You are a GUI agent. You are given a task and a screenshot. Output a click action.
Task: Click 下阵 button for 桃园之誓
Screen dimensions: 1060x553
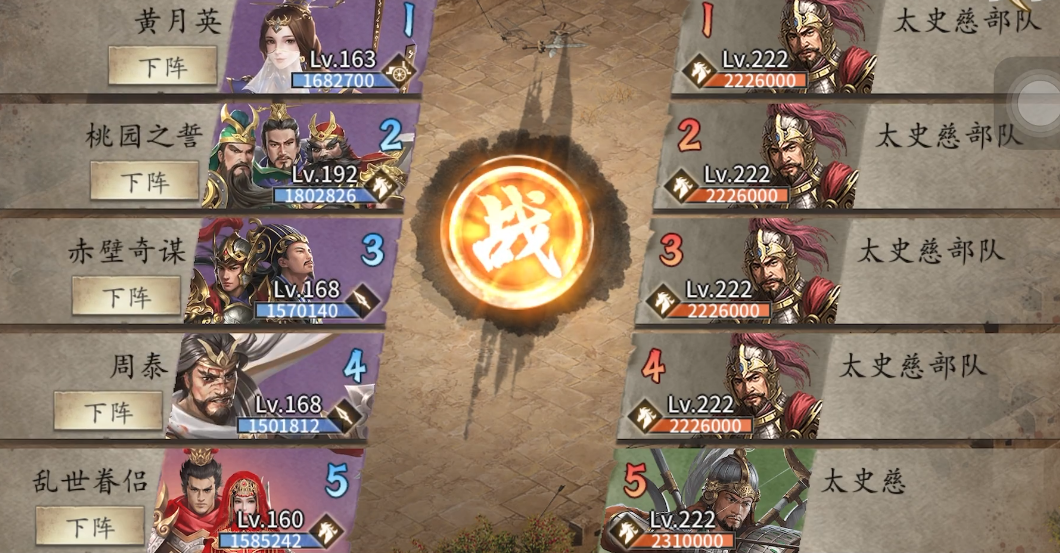click(145, 181)
